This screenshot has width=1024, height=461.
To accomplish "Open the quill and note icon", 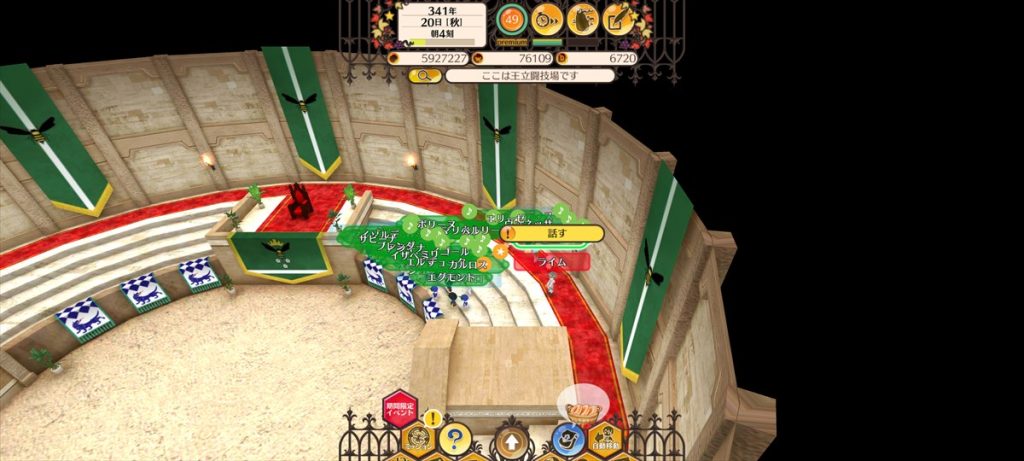I will point(619,18).
